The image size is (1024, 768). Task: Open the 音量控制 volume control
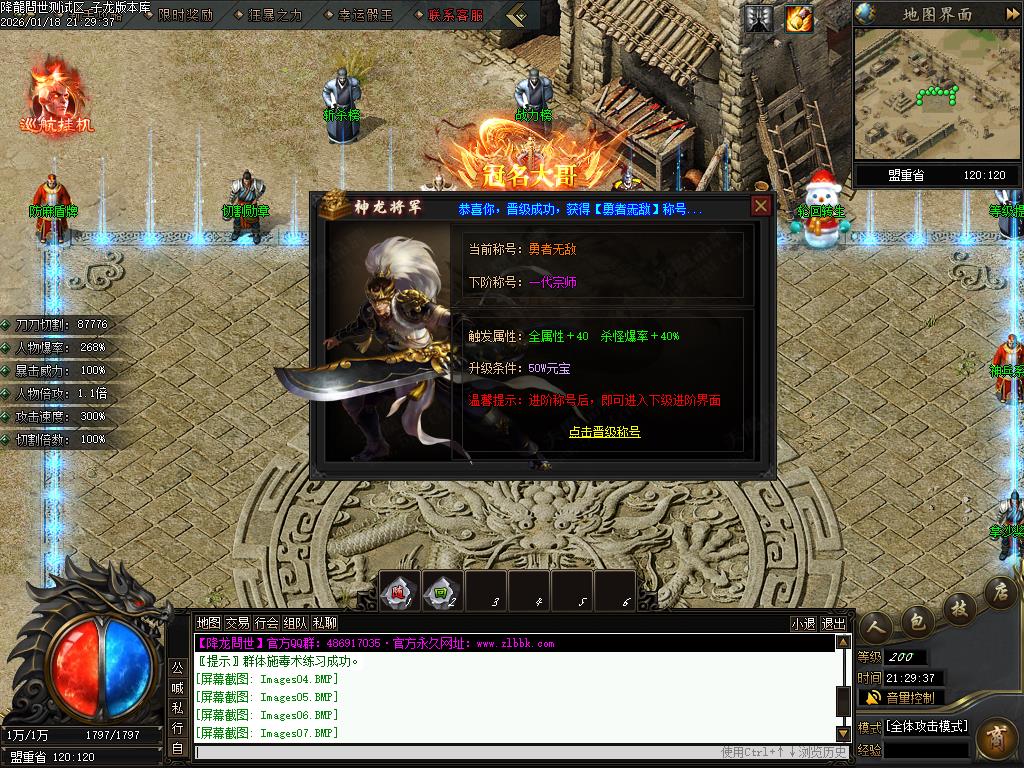901,698
